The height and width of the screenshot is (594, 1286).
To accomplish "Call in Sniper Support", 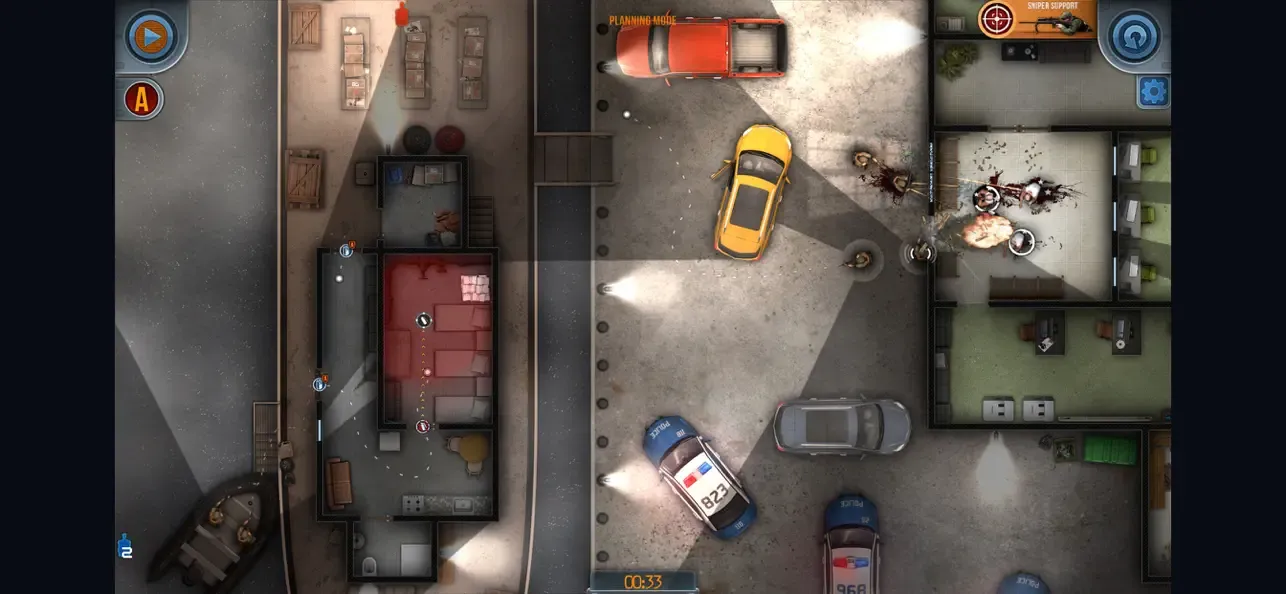I will pyautogui.click(x=1036, y=18).
